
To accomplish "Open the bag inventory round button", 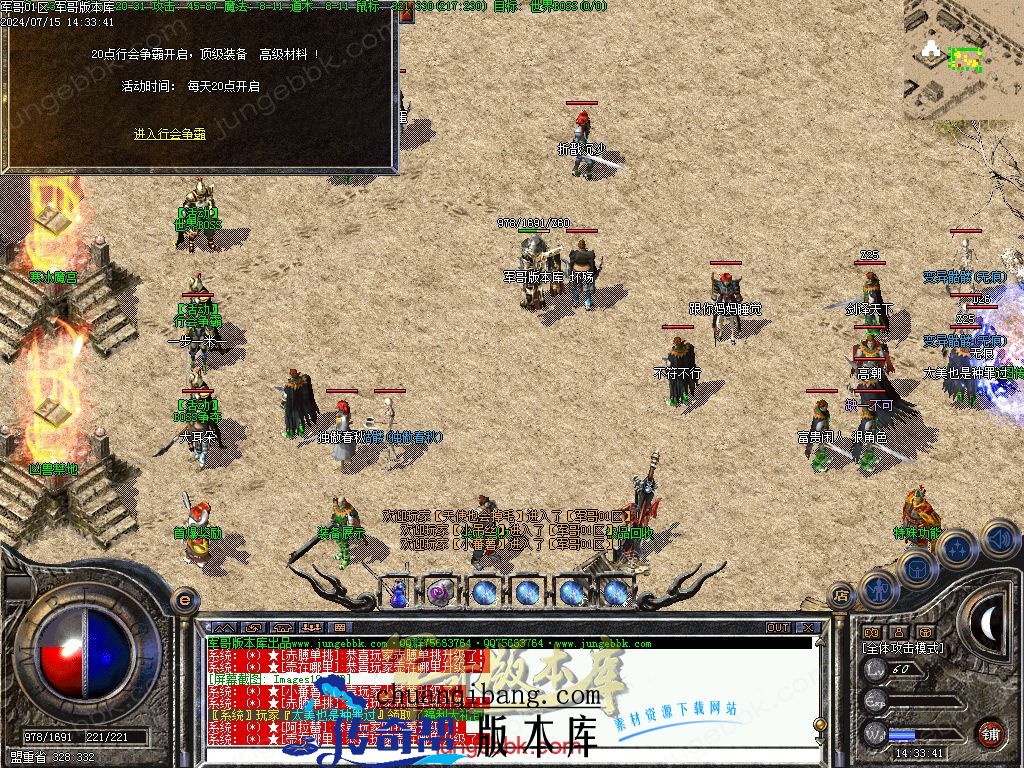I will pos(916,568).
